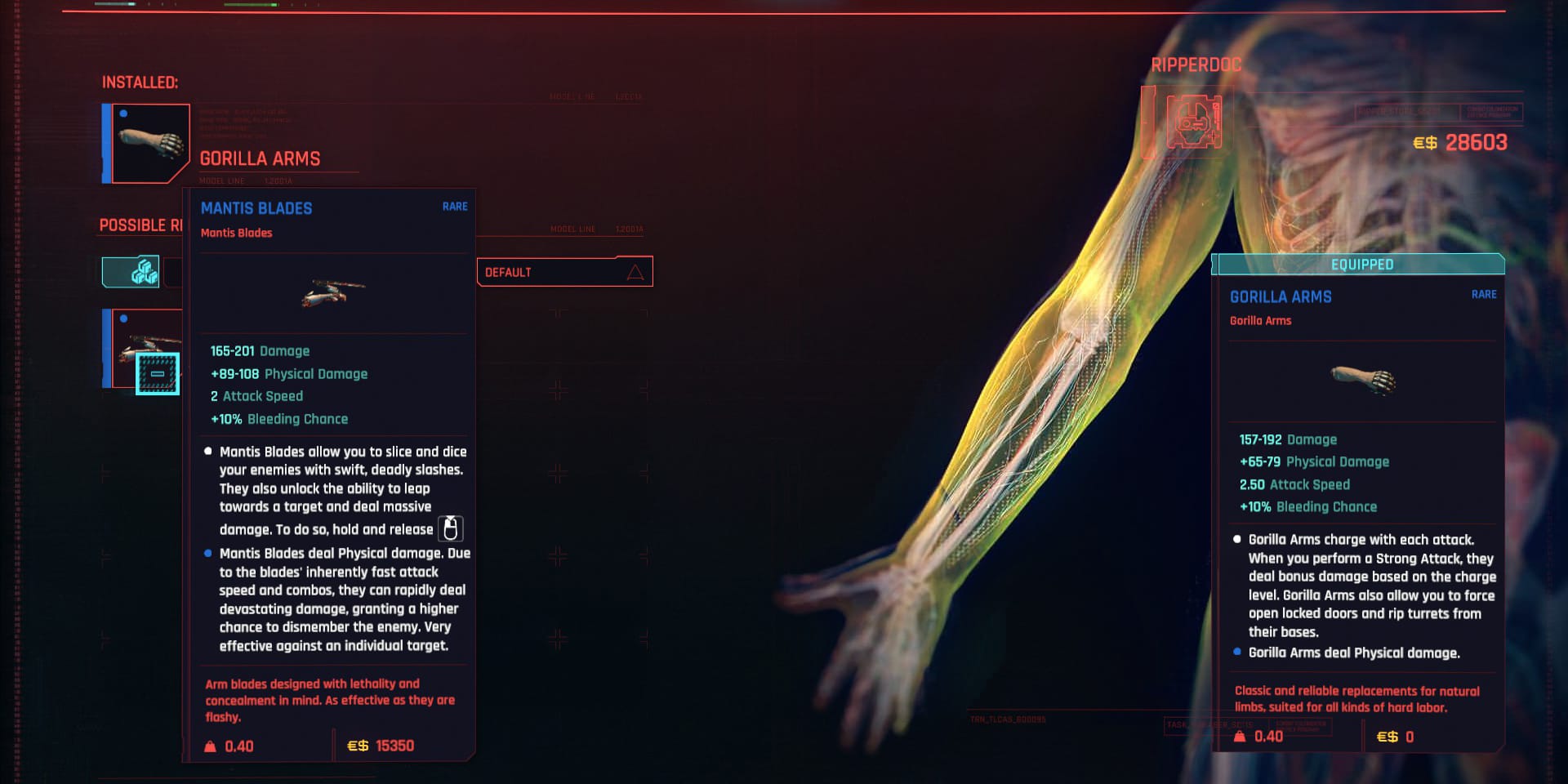Click the mod slot icon on Mantis Blades thumbnail

coord(158,374)
